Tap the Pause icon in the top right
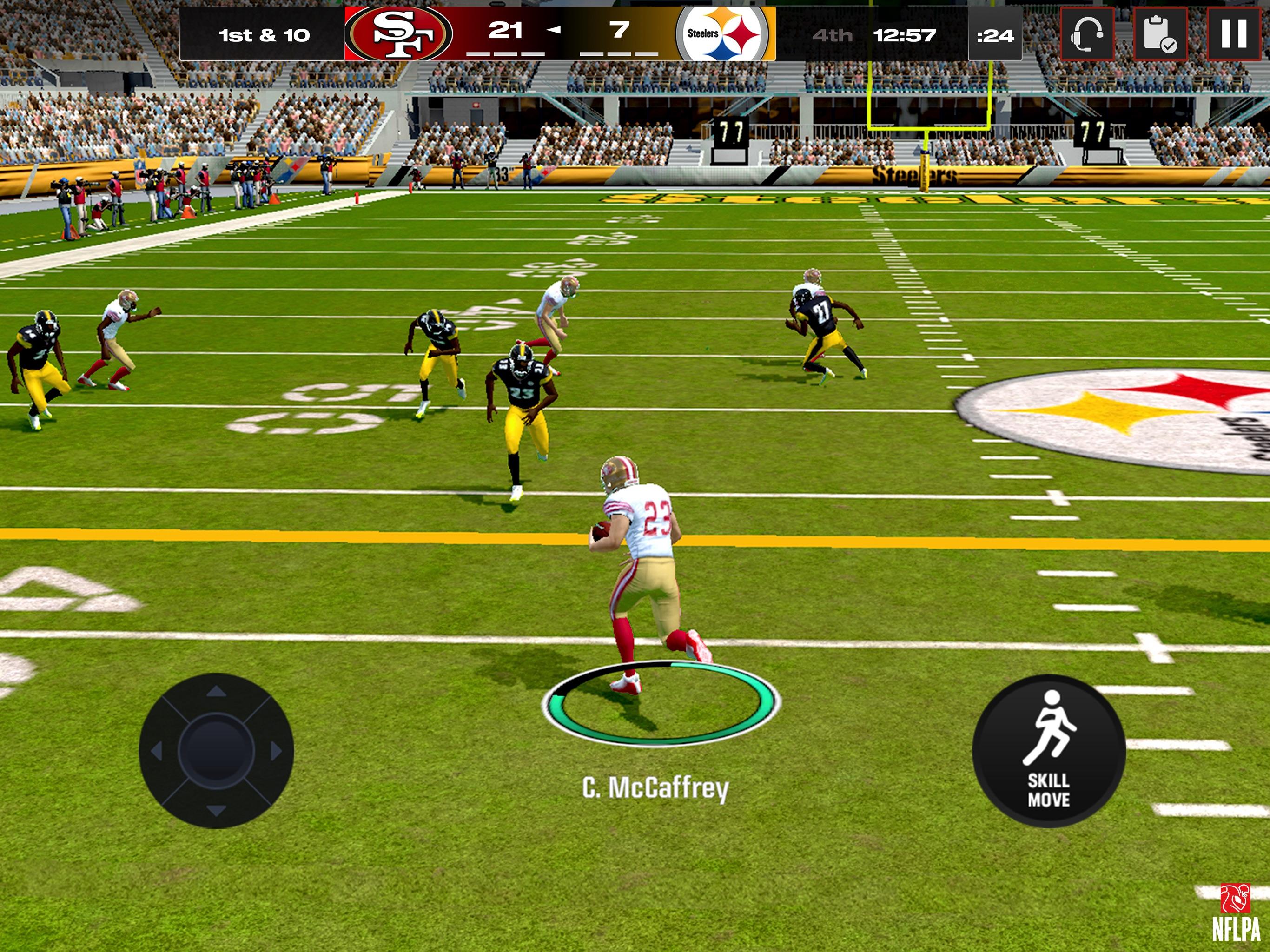Screen dimensions: 1270x952 tap(1234, 34)
